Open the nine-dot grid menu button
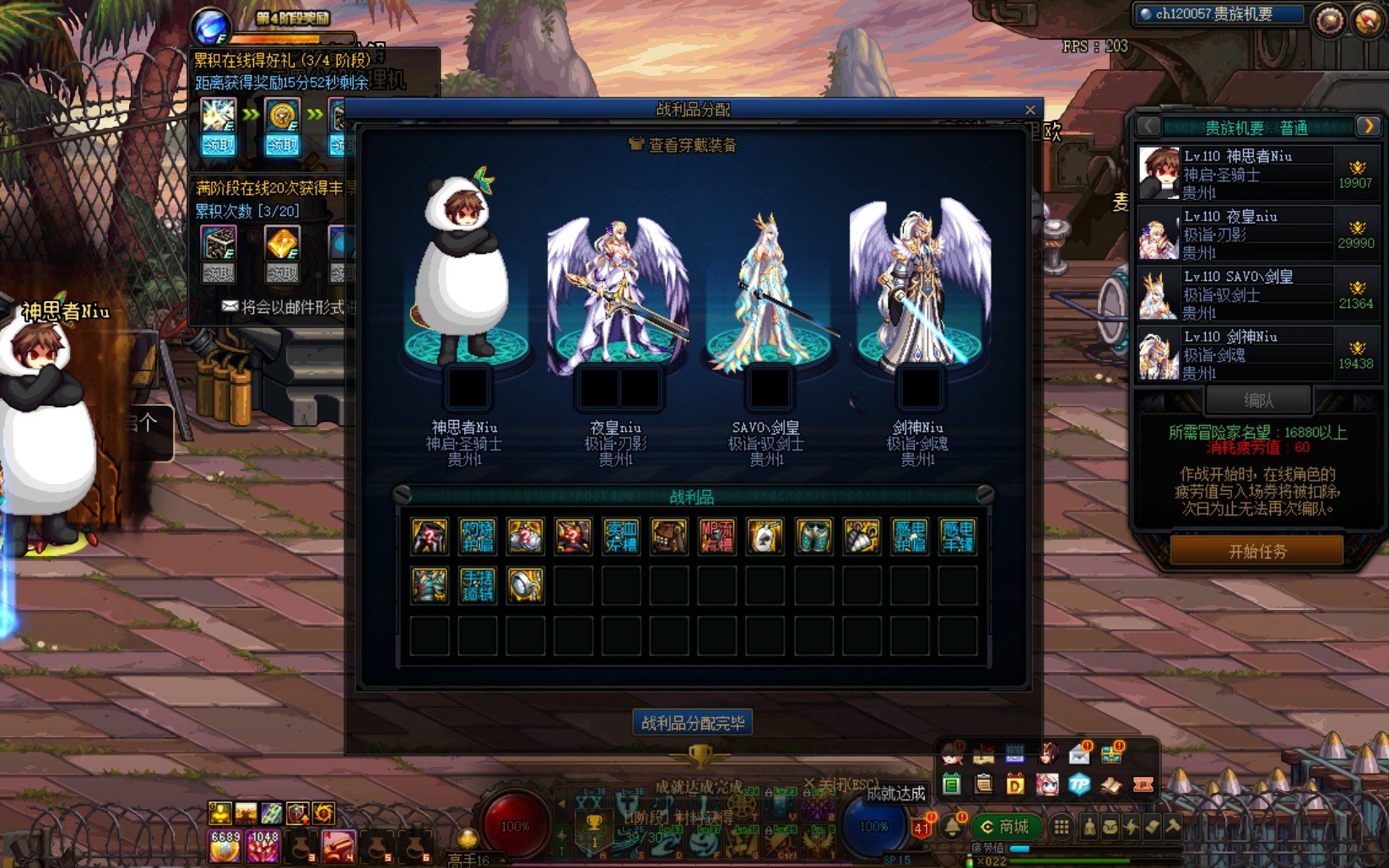The image size is (1389, 868). [1062, 827]
